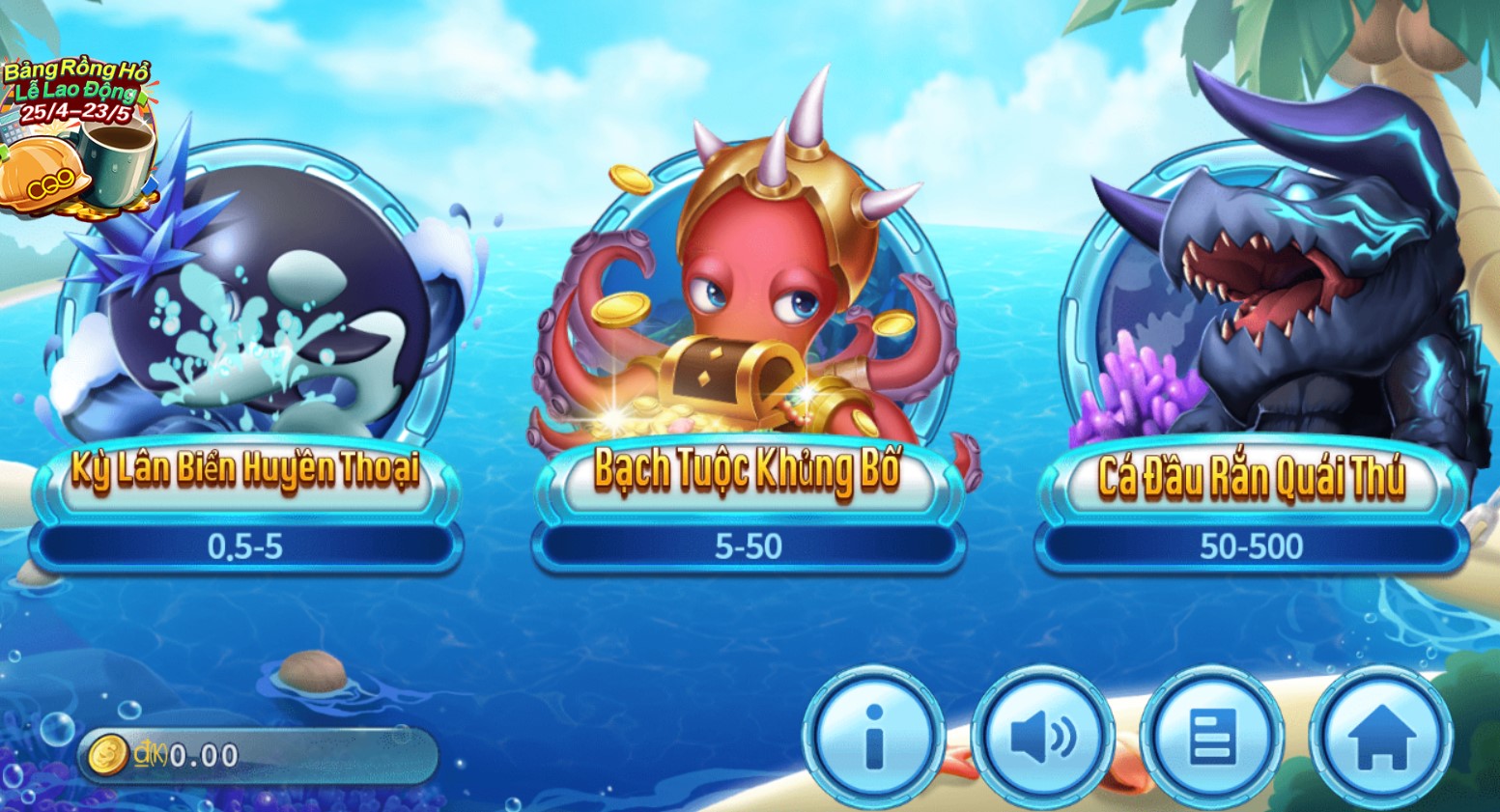Select the Cá Đầu Rắn Quái Thú banner

[x=1248, y=475]
